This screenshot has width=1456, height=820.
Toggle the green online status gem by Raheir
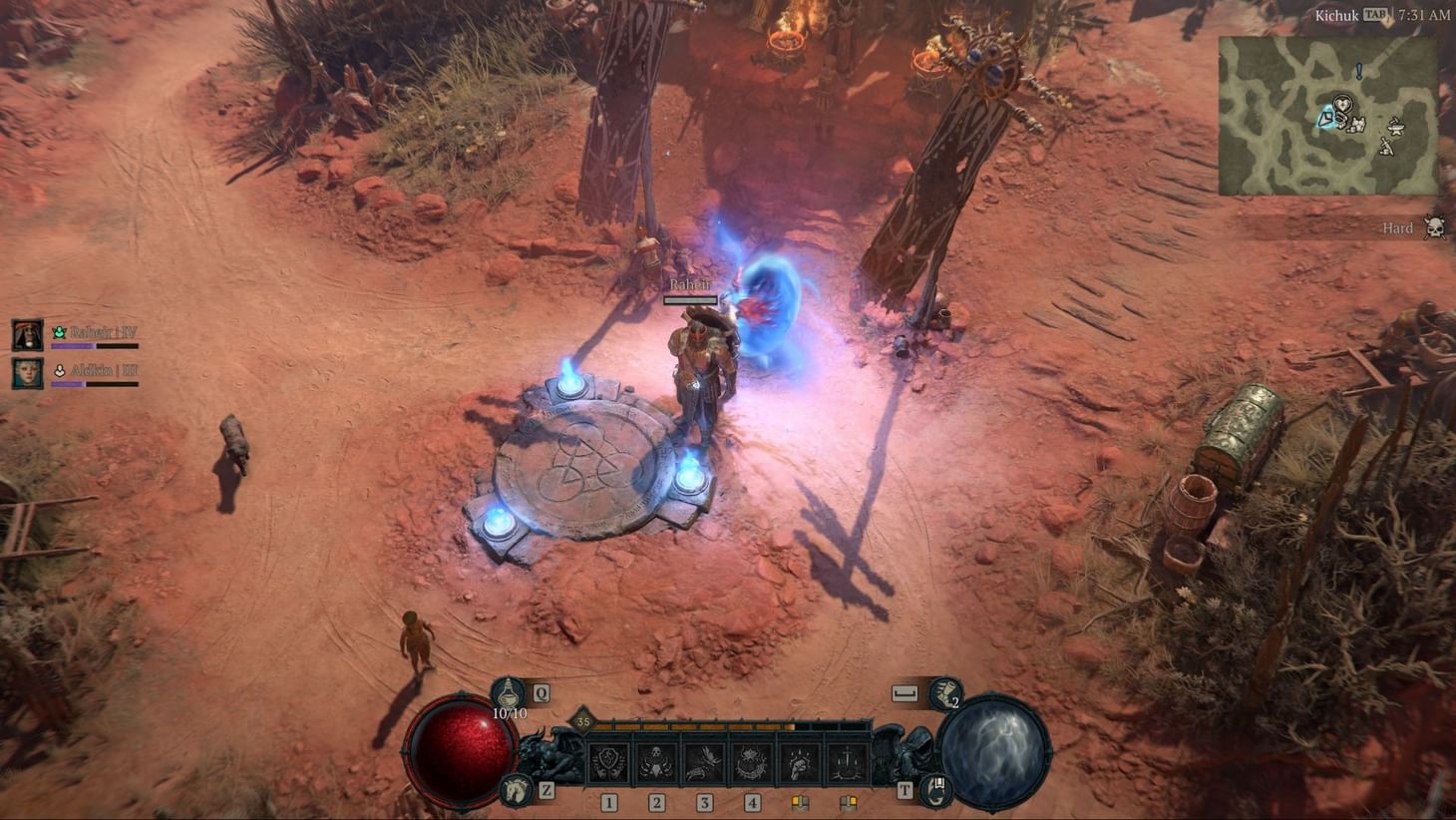[x=60, y=332]
